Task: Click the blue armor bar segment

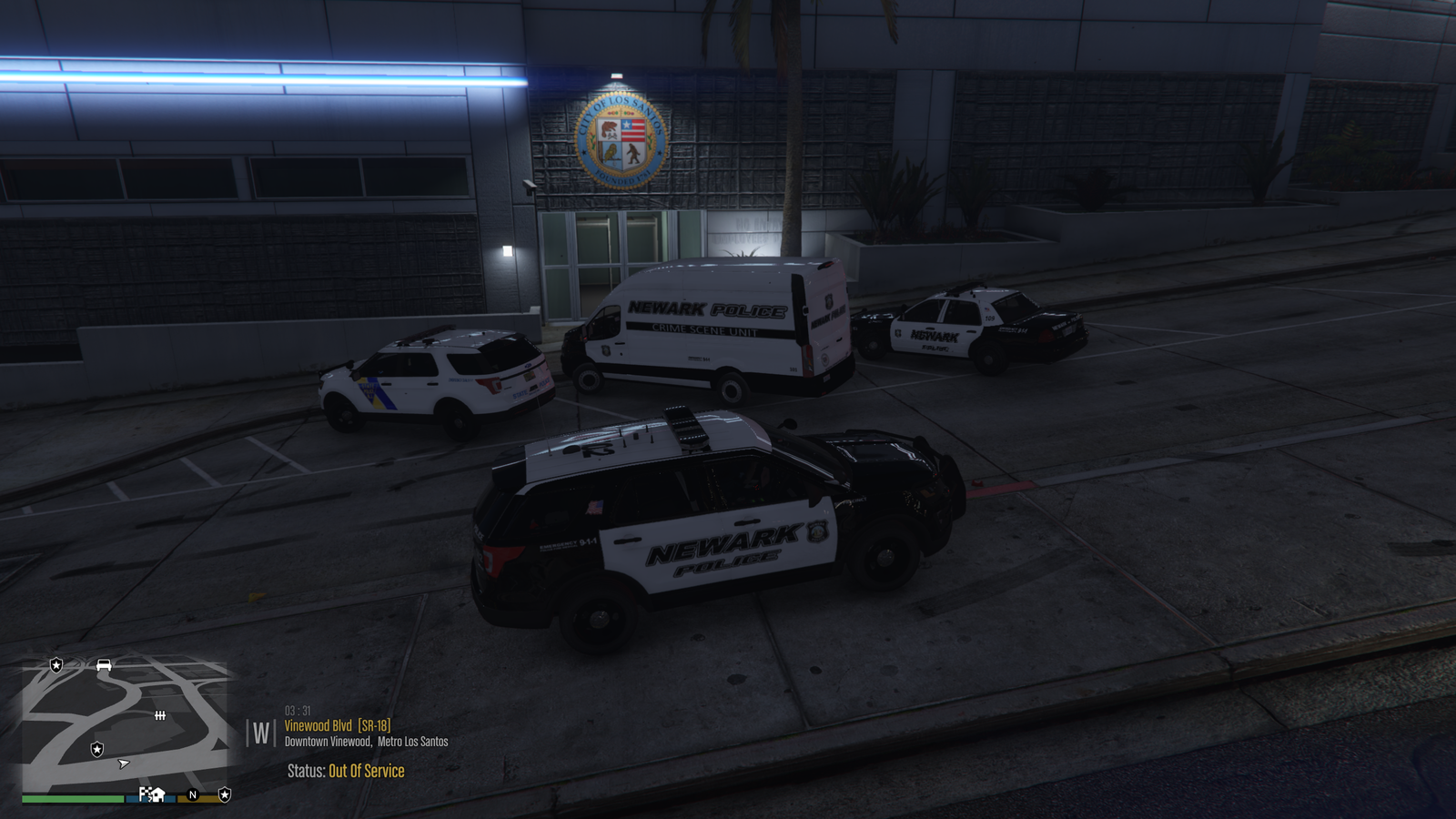Action: (x=172, y=799)
